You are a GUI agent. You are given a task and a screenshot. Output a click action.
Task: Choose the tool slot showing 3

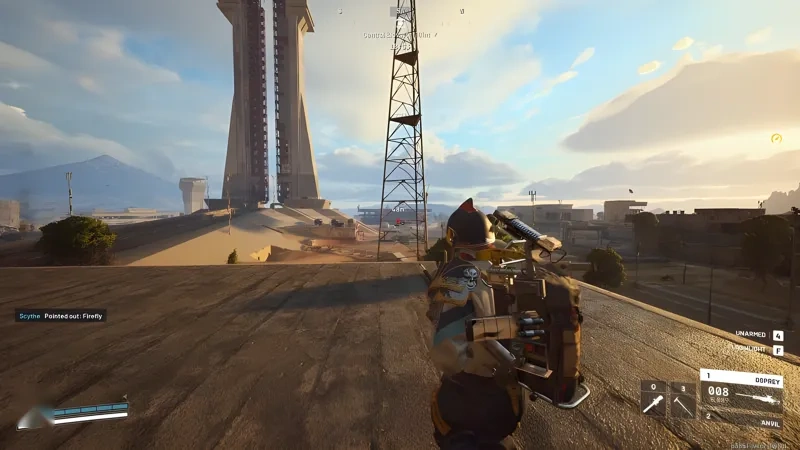(x=682, y=398)
